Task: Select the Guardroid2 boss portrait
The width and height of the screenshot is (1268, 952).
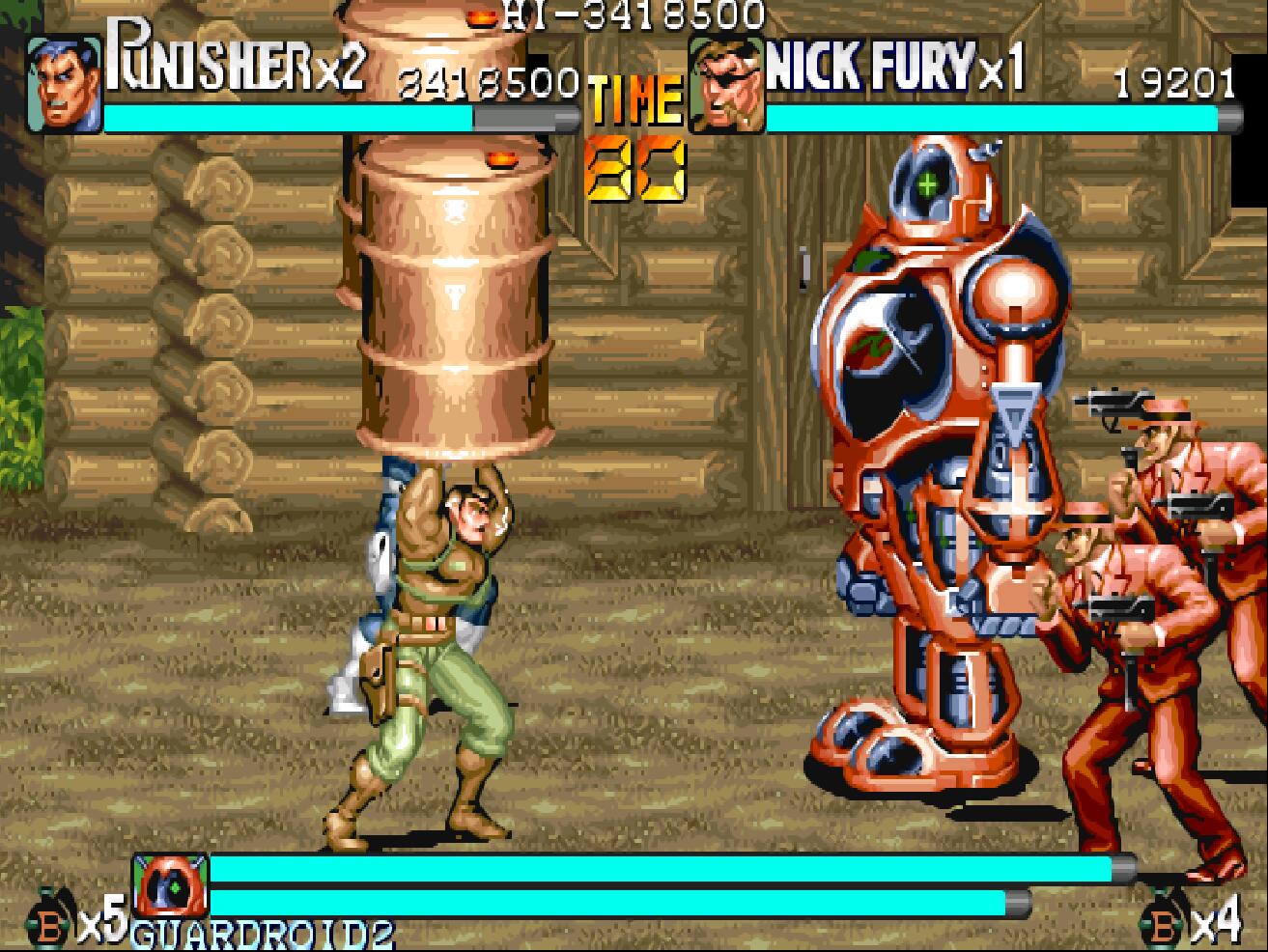Action: point(171,885)
